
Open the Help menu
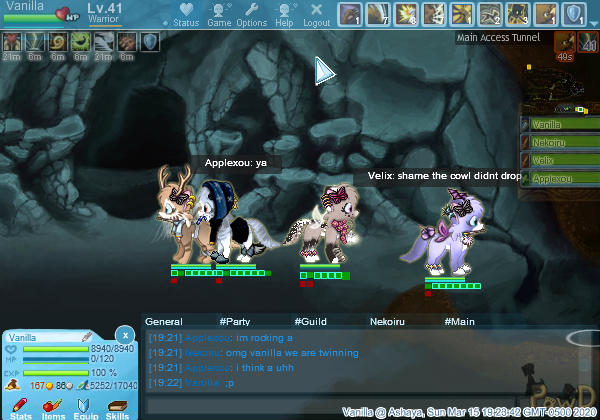point(285,16)
